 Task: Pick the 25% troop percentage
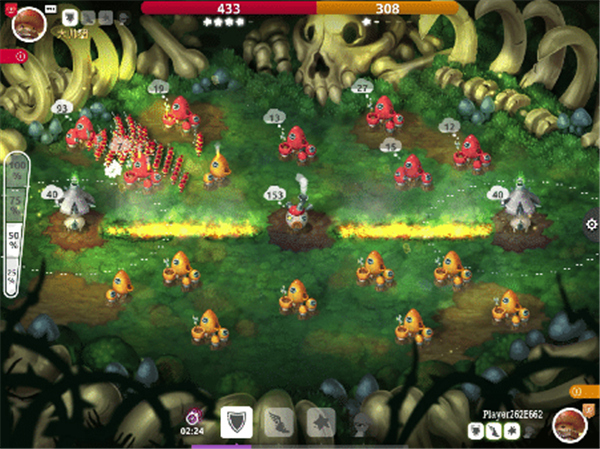coord(16,274)
